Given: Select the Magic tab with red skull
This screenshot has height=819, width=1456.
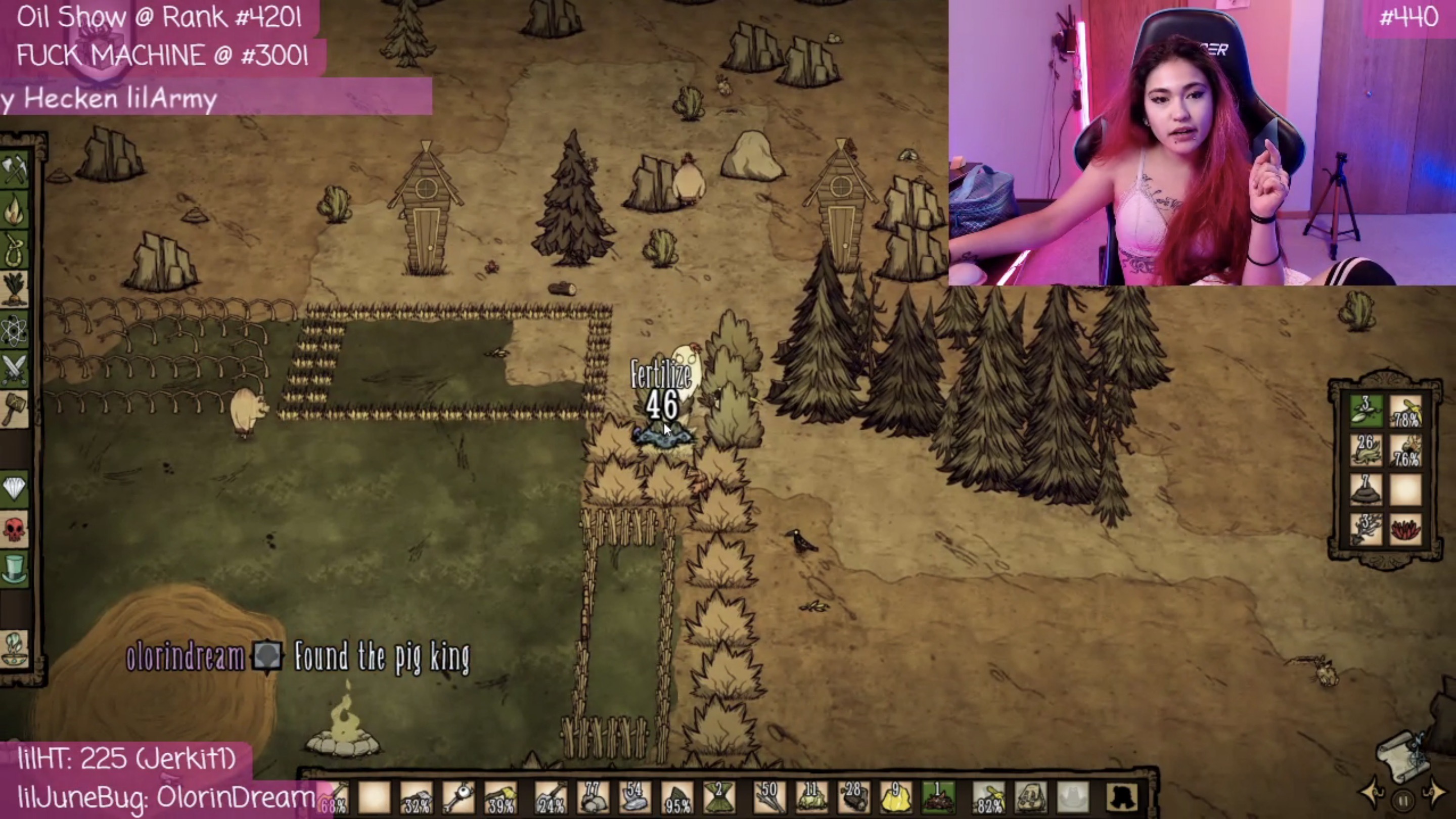Looking at the screenshot, I should pos(15,528).
